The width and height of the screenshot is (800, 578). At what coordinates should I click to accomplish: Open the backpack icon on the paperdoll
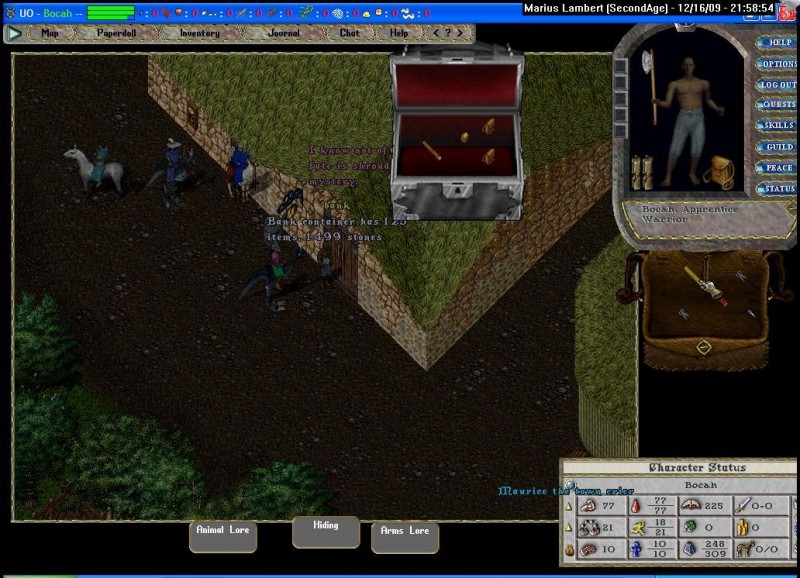click(718, 172)
